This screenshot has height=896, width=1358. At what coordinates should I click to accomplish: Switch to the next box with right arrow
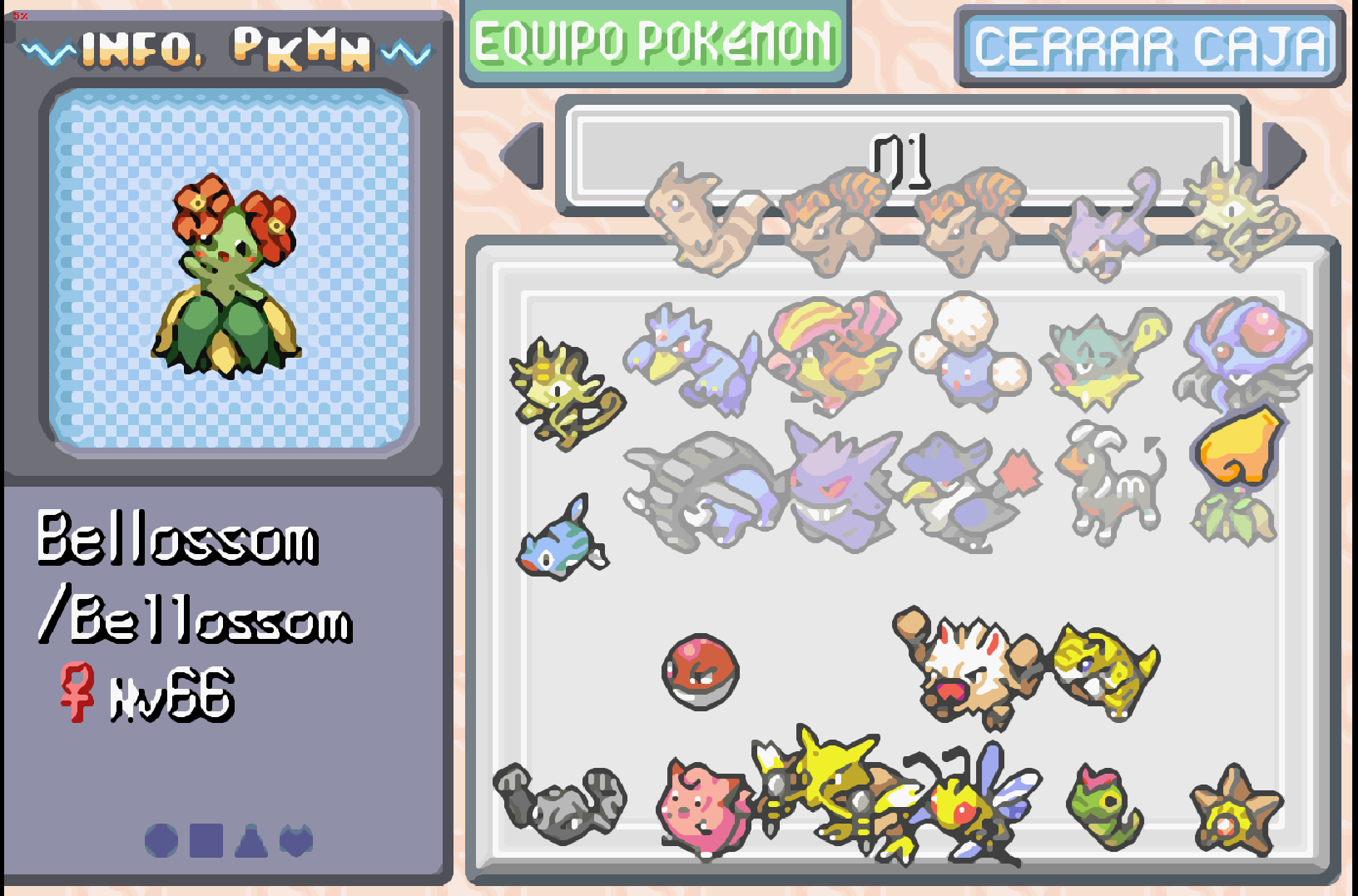tap(1284, 155)
